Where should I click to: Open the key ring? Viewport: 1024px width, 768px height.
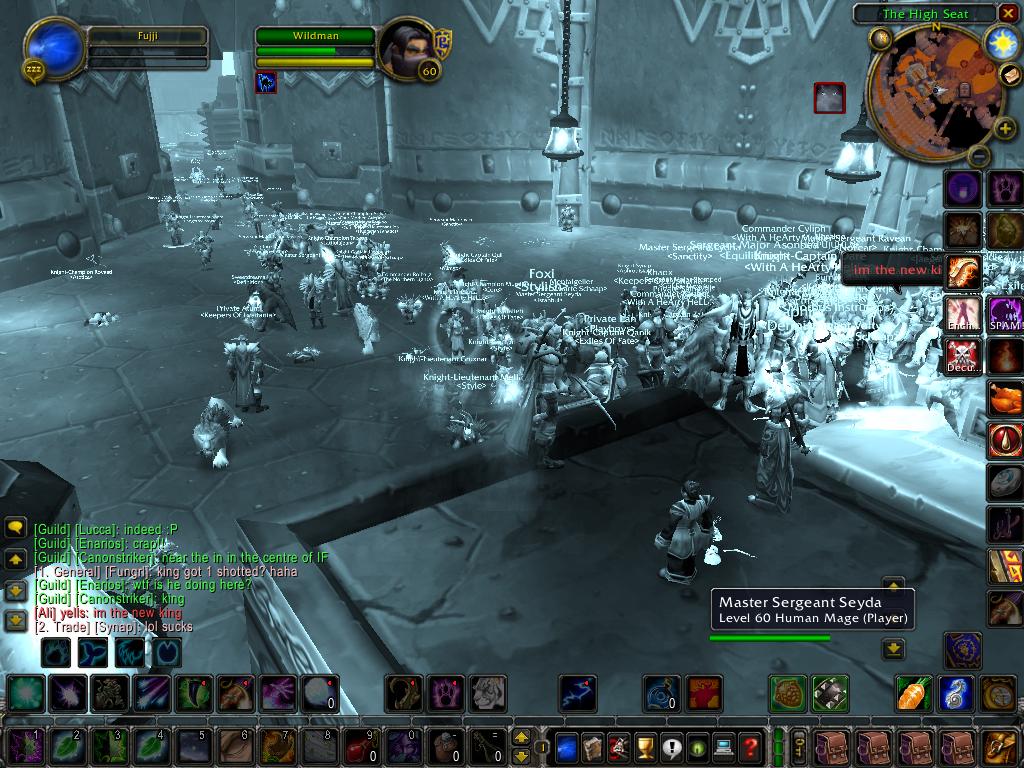pyautogui.click(x=800, y=746)
